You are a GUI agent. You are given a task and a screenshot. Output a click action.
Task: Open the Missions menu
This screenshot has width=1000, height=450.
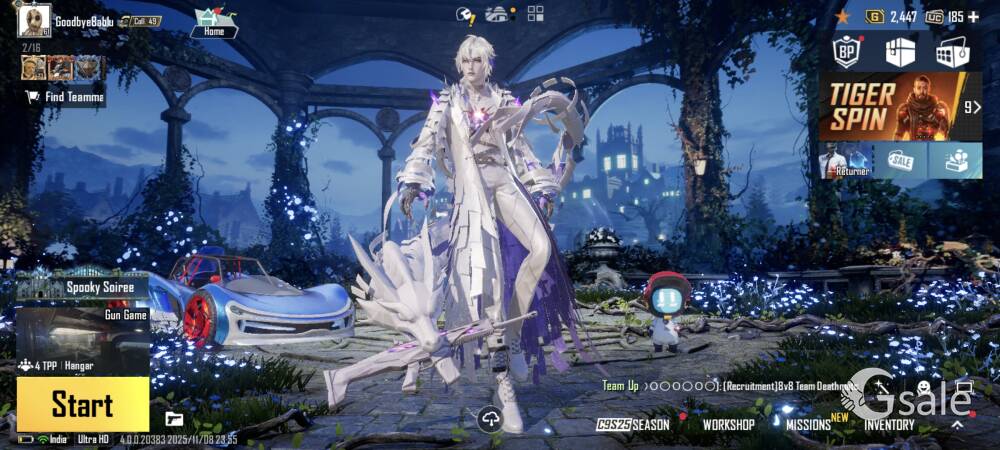point(808,424)
